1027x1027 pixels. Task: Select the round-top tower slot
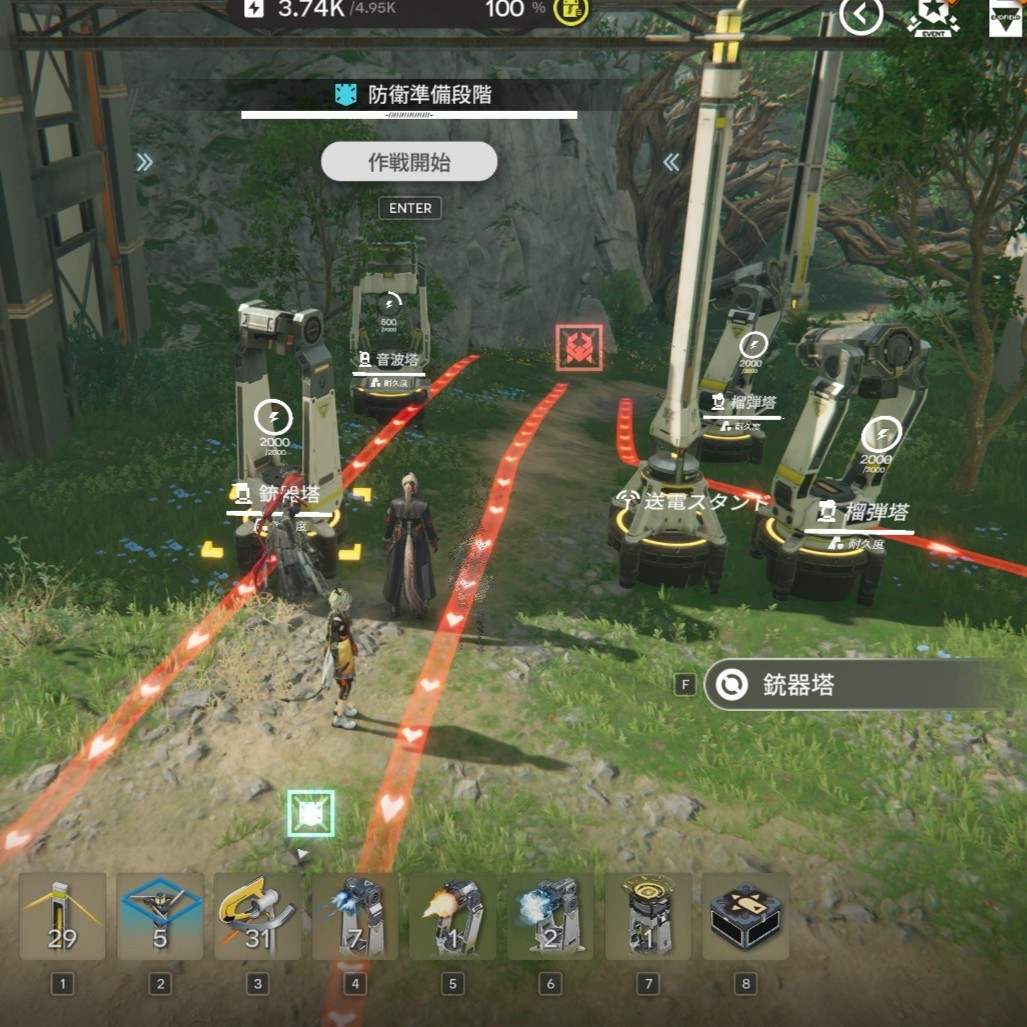coord(648,916)
